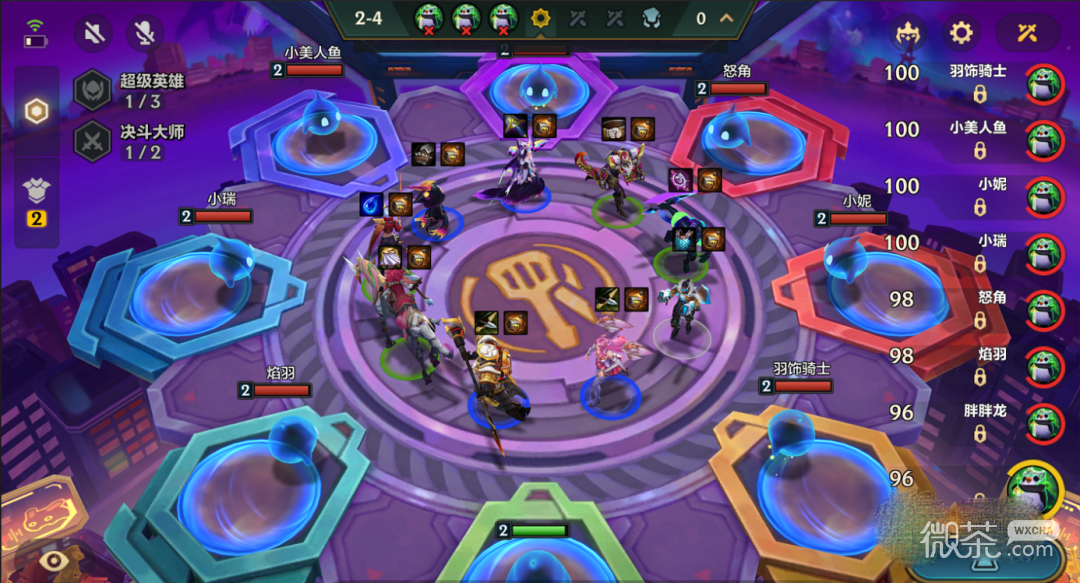Open the crowned helmet menu
Image resolution: width=1080 pixels, height=583 pixels.
coord(908,33)
